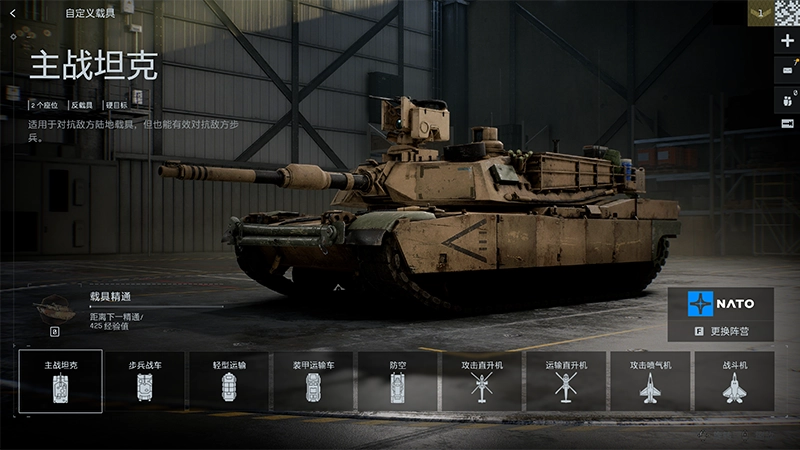Viewport: 800px width, 450px height.
Task: Select the 轻型运输 vehicle tile
Action: point(230,381)
